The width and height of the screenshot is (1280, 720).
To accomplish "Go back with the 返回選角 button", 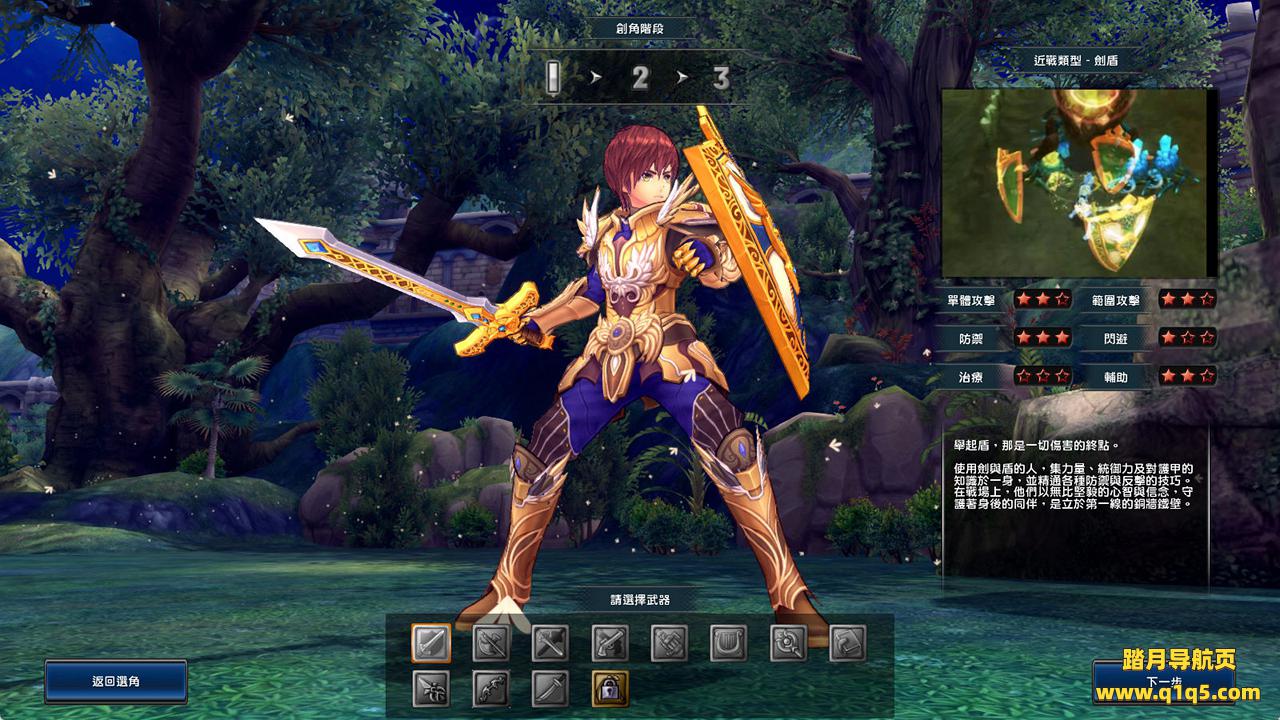I will tap(116, 681).
